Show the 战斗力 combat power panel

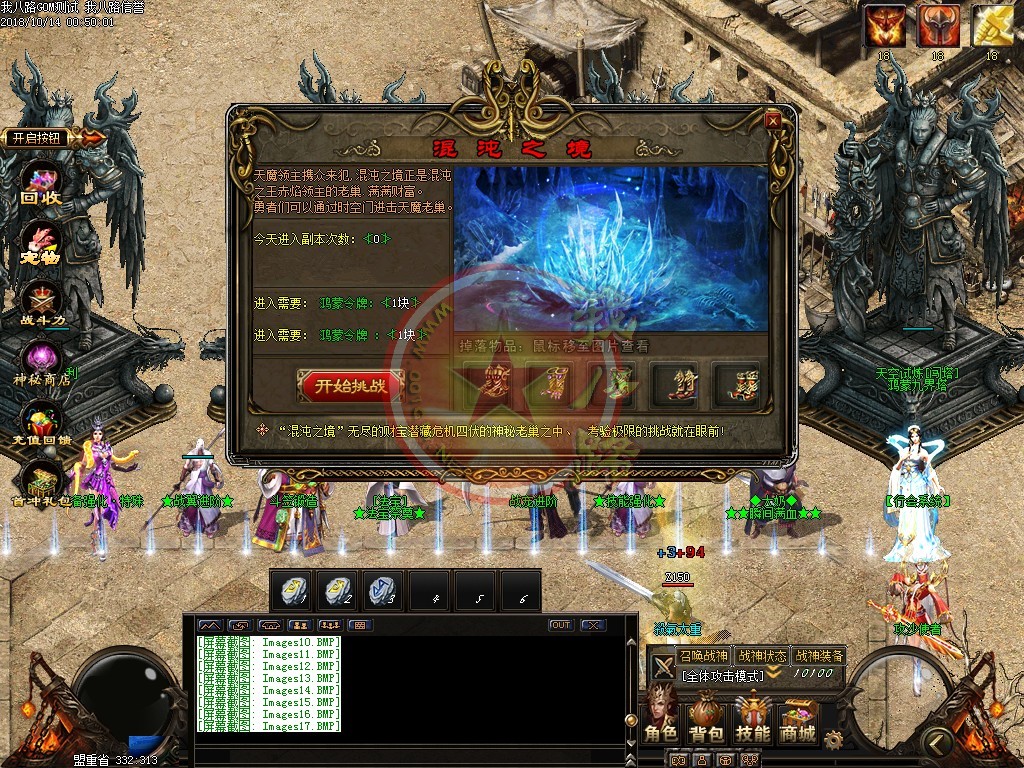click(42, 301)
